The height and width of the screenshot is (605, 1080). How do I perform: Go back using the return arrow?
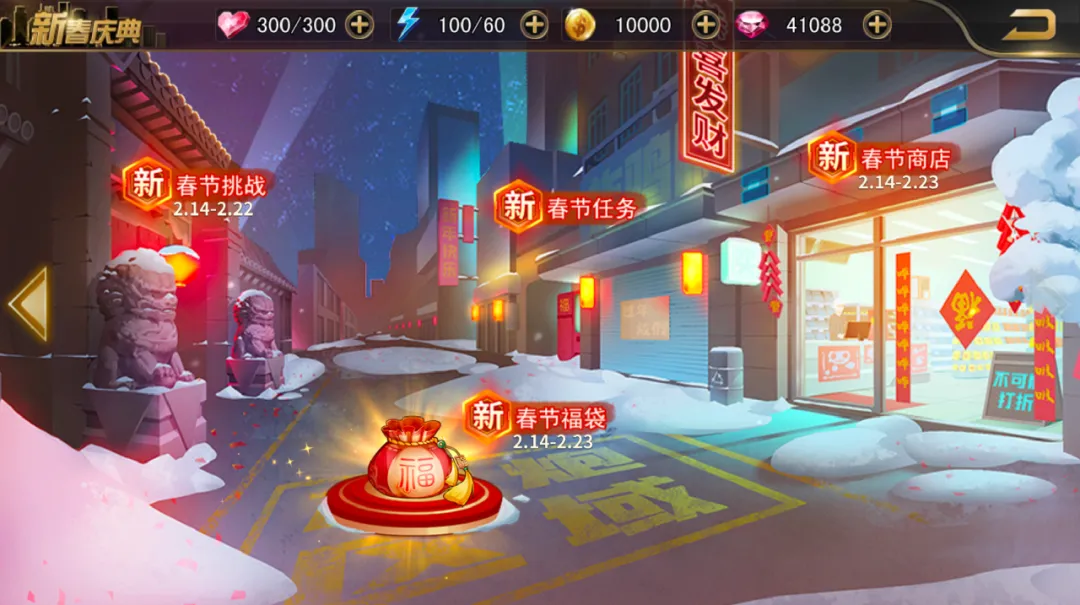pos(1029,25)
